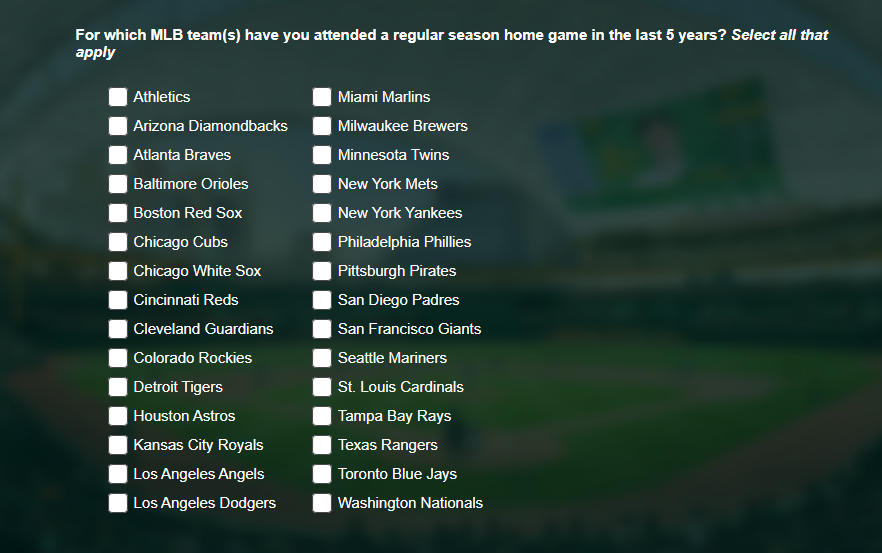
Task: Select the Miami Marlins checkbox
Action: (x=322, y=97)
